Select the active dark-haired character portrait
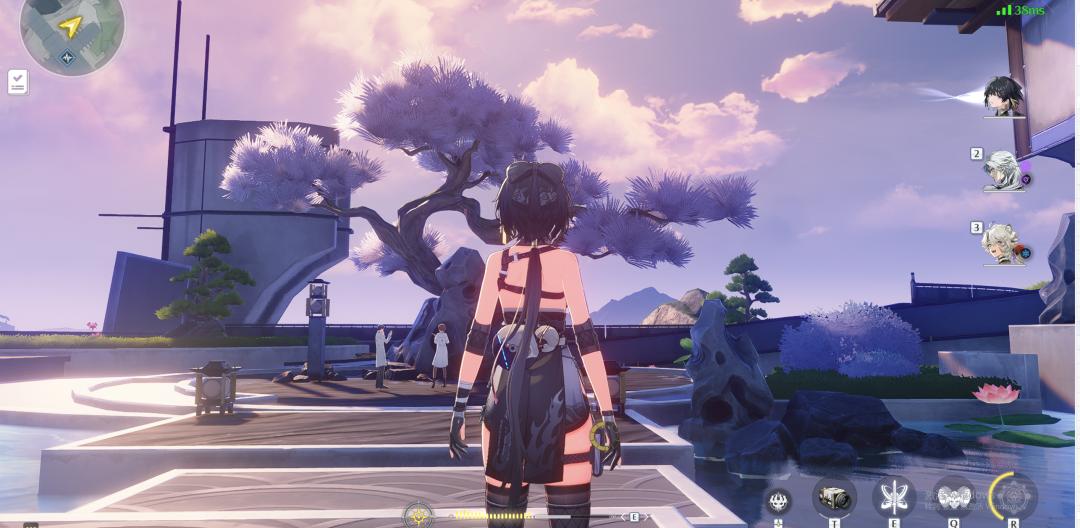Viewport: 1080px width, 528px height. point(1003,97)
